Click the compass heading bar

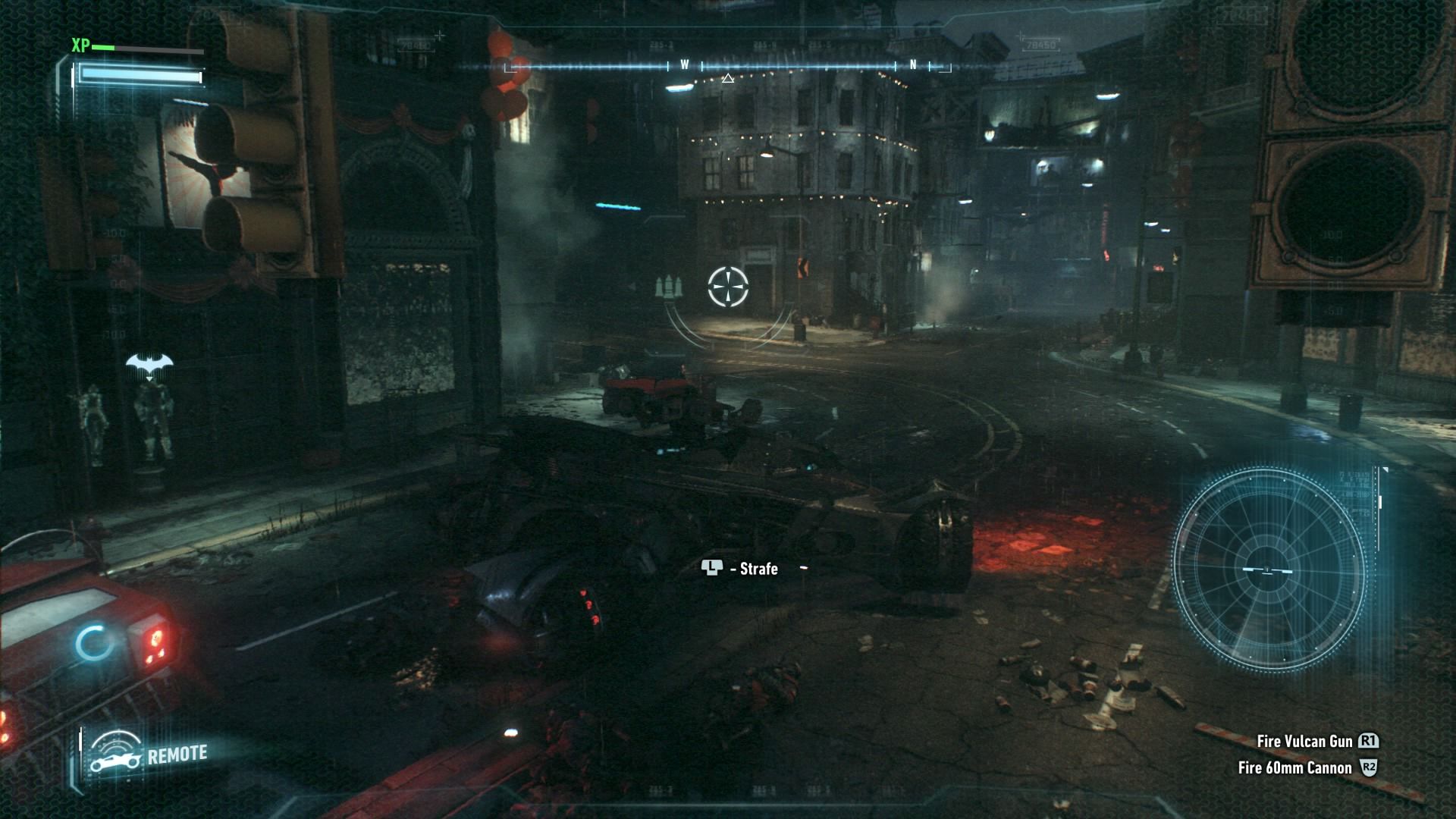(x=726, y=67)
